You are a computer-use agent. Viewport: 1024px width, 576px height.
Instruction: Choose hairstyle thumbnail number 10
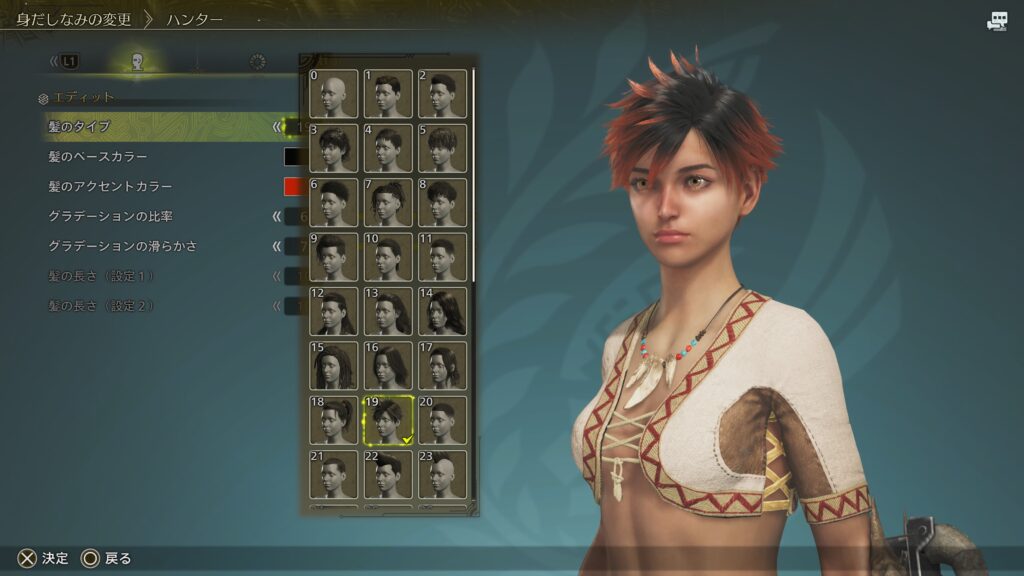(x=388, y=257)
